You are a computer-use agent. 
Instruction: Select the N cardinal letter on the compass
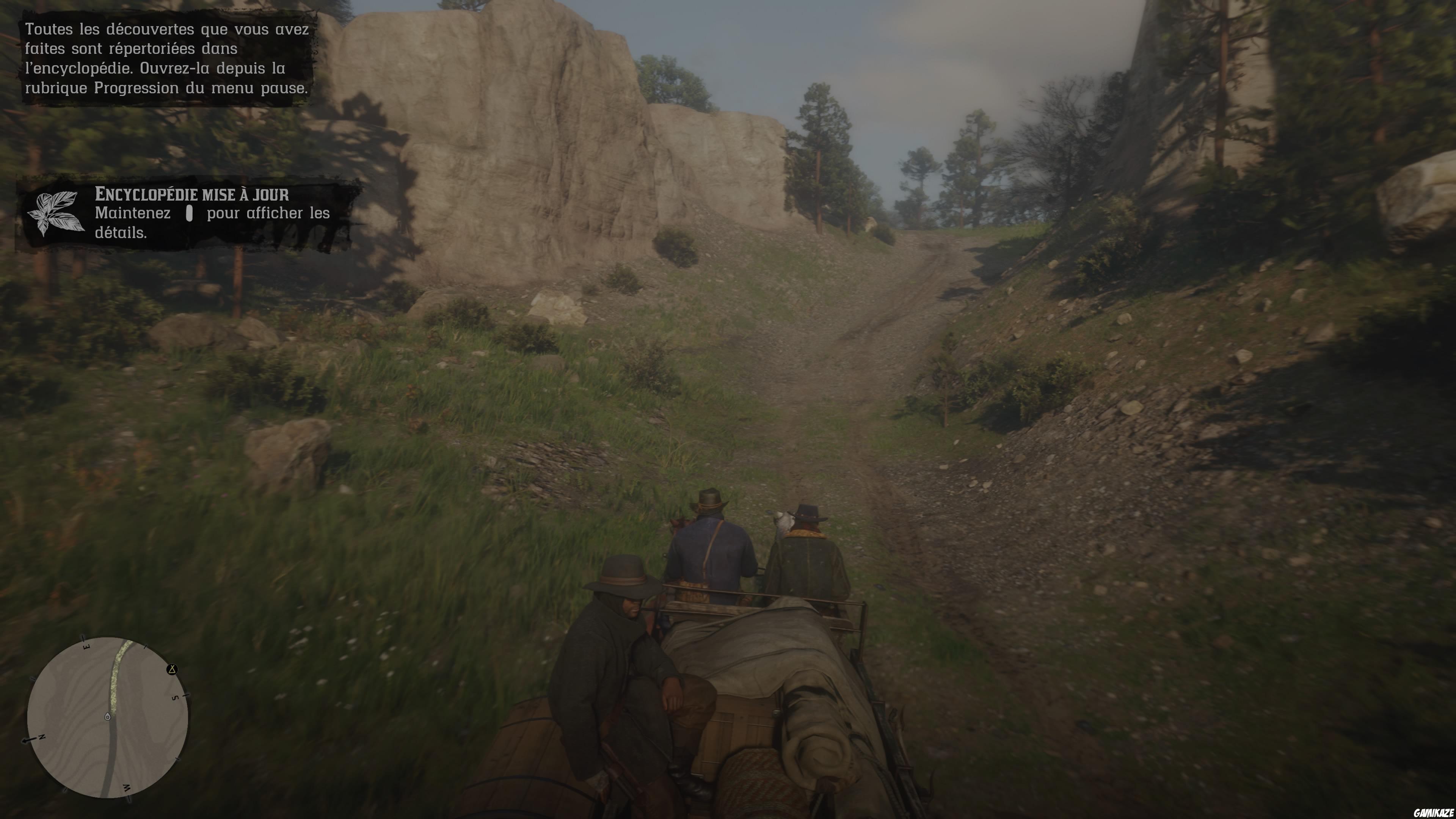[42, 737]
